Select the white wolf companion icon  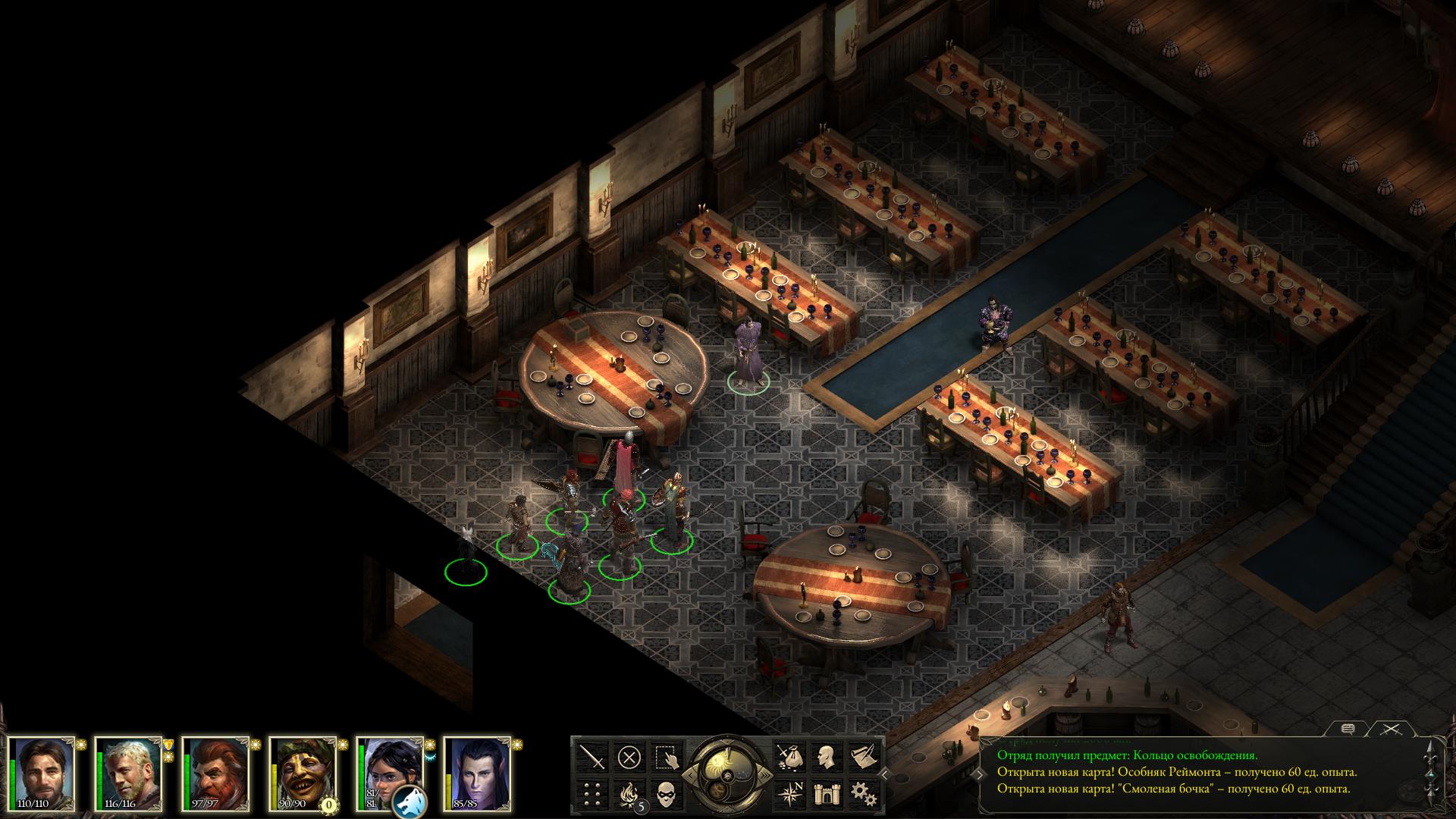click(410, 801)
